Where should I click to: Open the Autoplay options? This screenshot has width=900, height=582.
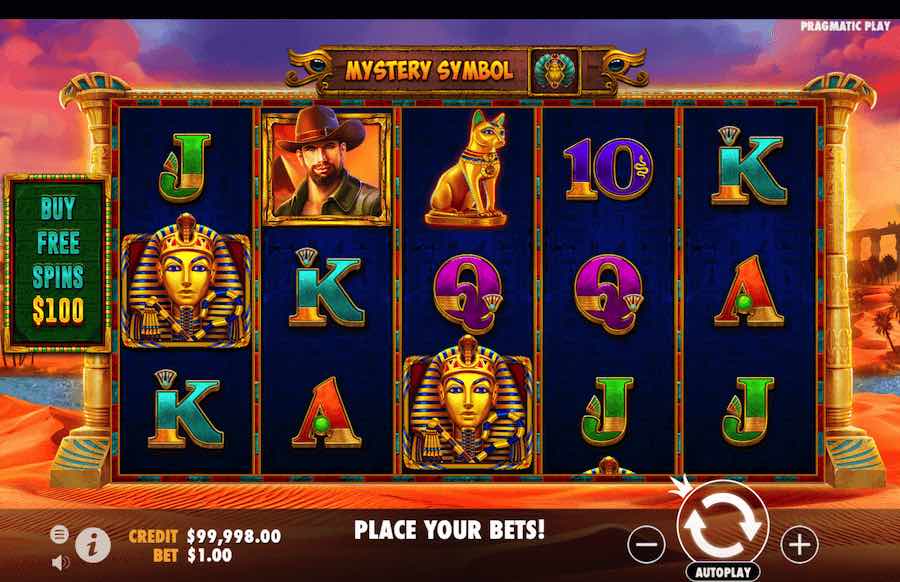723,573
